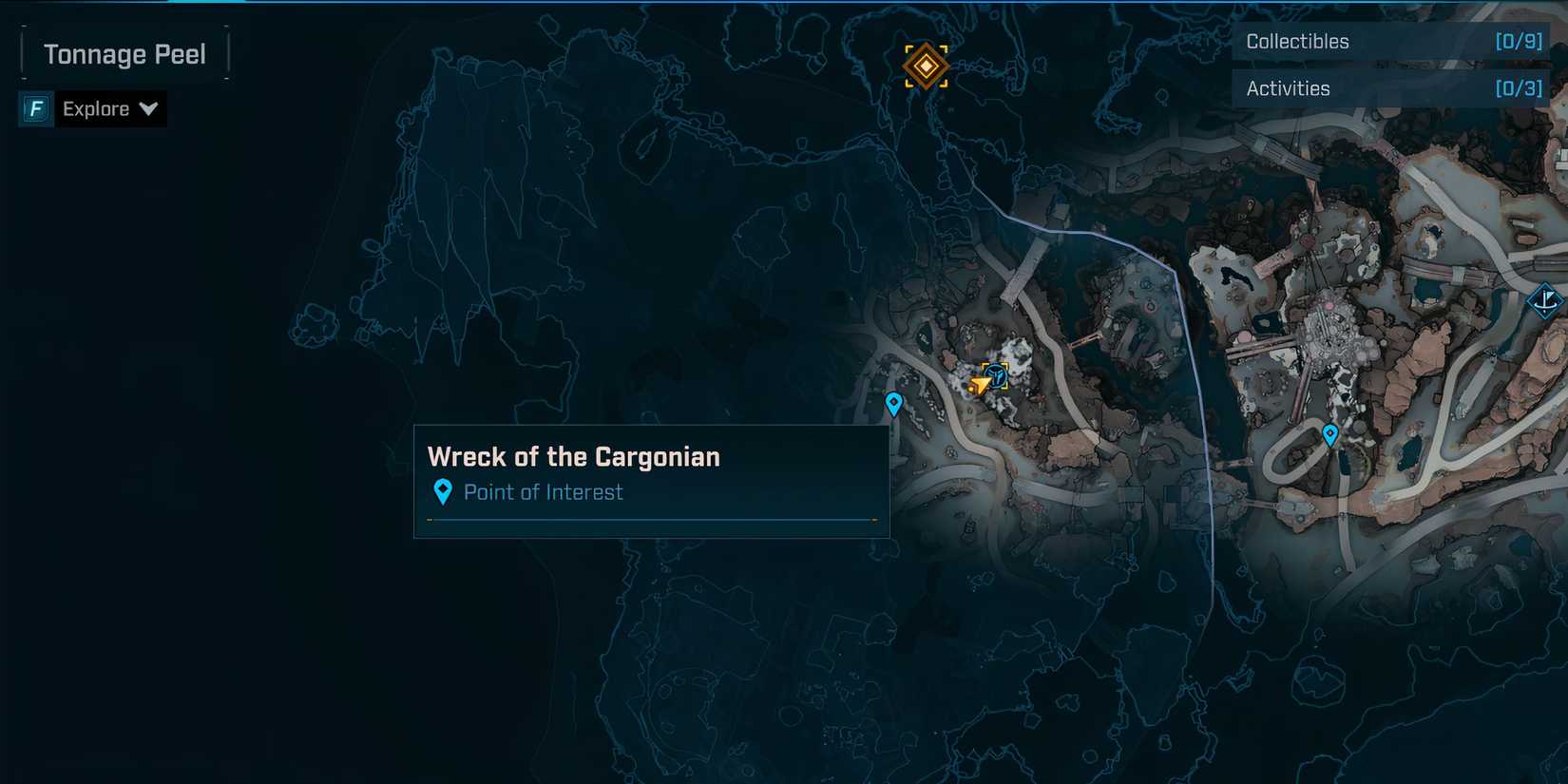The image size is (1568, 784).
Task: Click the orange progress divider in the tooltip
Action: point(651,521)
